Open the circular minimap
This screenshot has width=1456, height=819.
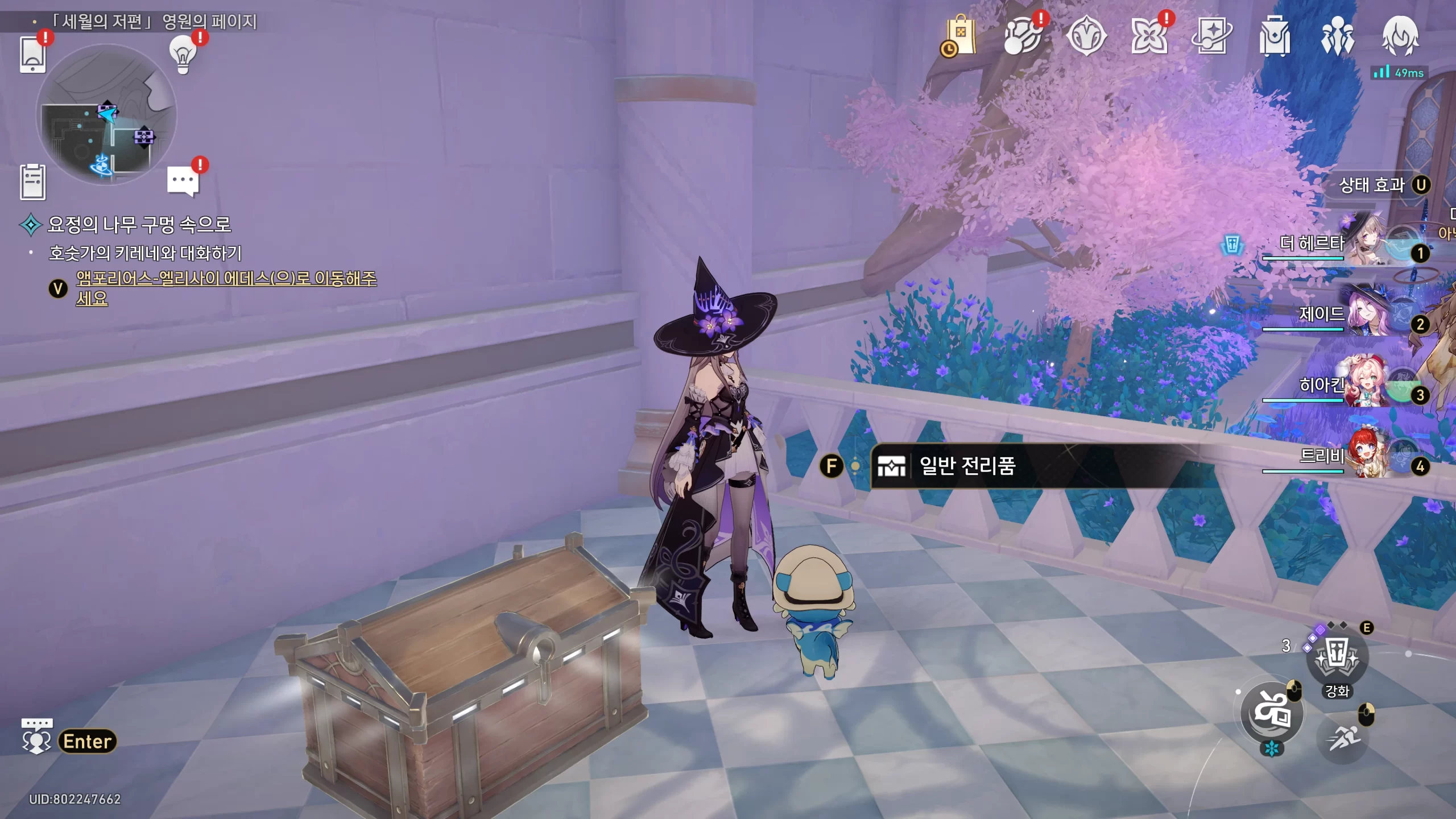[107, 115]
